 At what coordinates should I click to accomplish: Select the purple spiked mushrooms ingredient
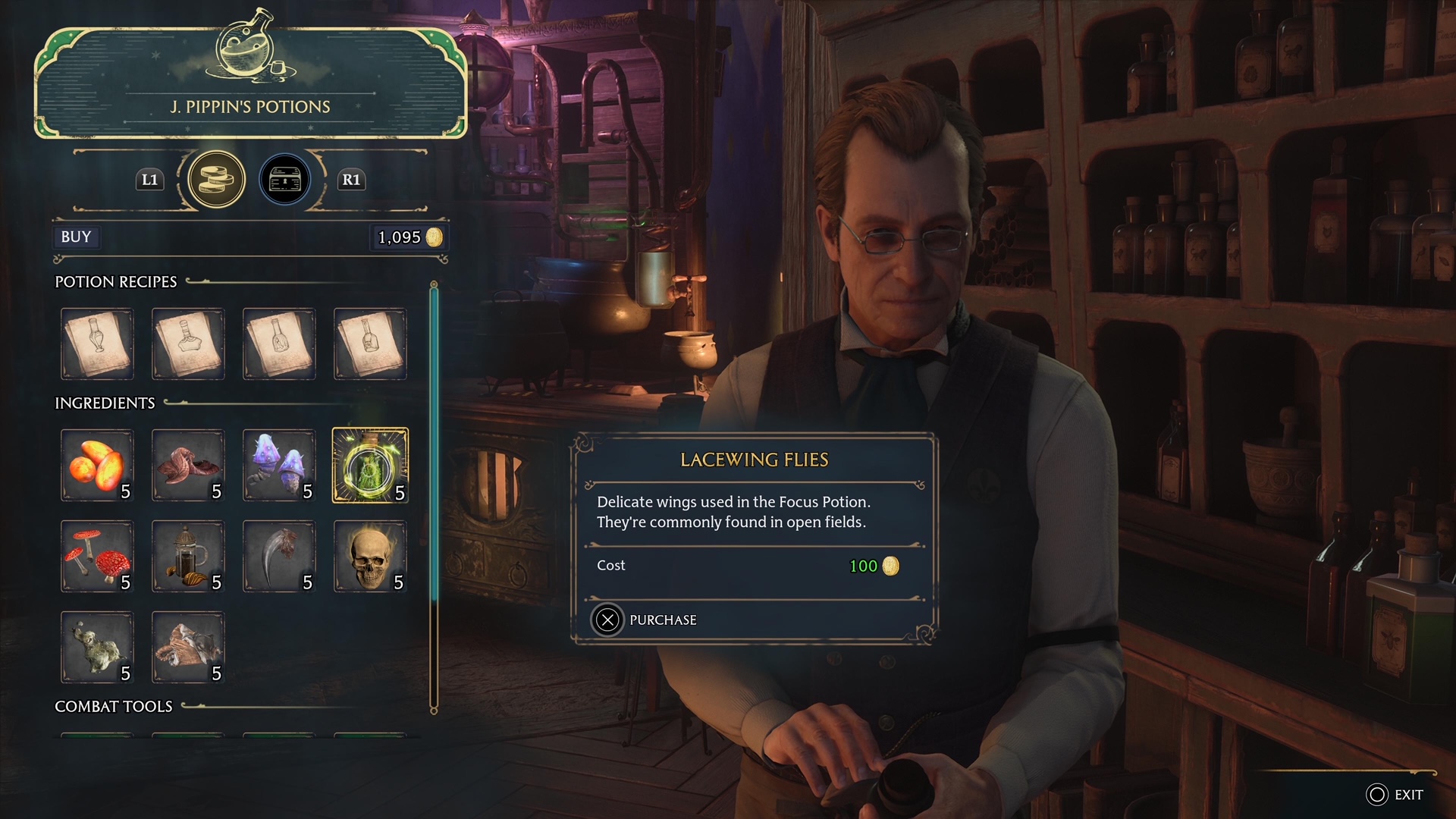[279, 465]
